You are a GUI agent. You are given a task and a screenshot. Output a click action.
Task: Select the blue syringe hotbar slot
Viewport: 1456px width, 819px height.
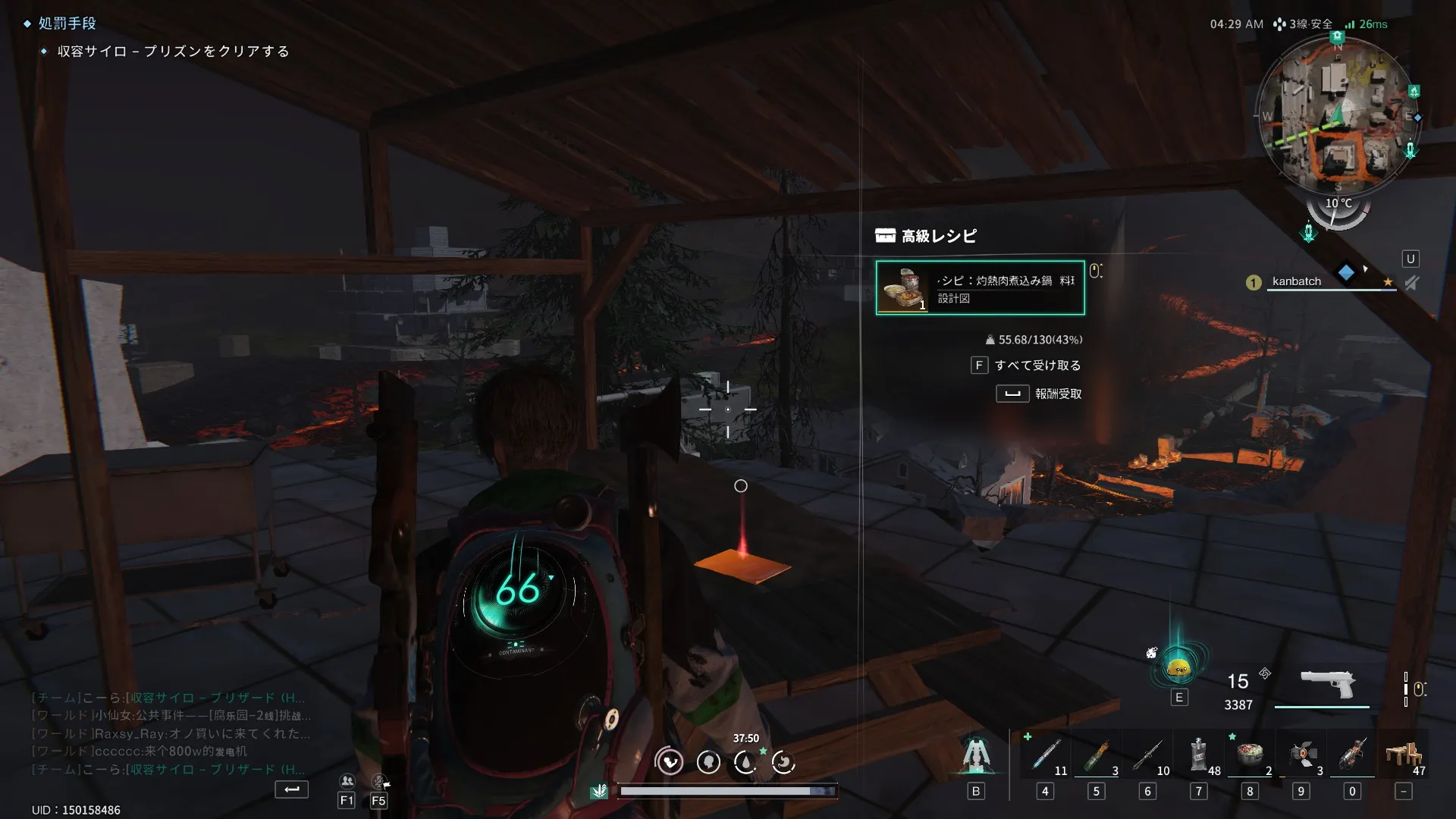click(1046, 755)
